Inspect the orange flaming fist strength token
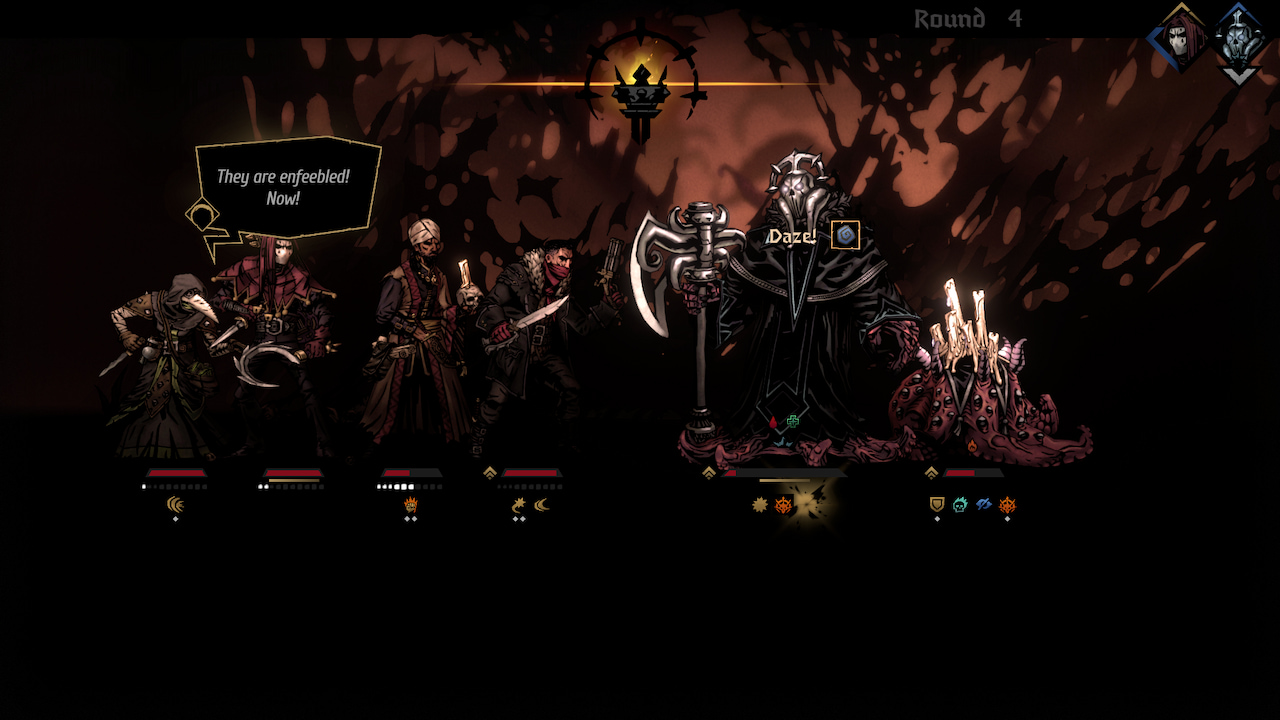 point(410,506)
